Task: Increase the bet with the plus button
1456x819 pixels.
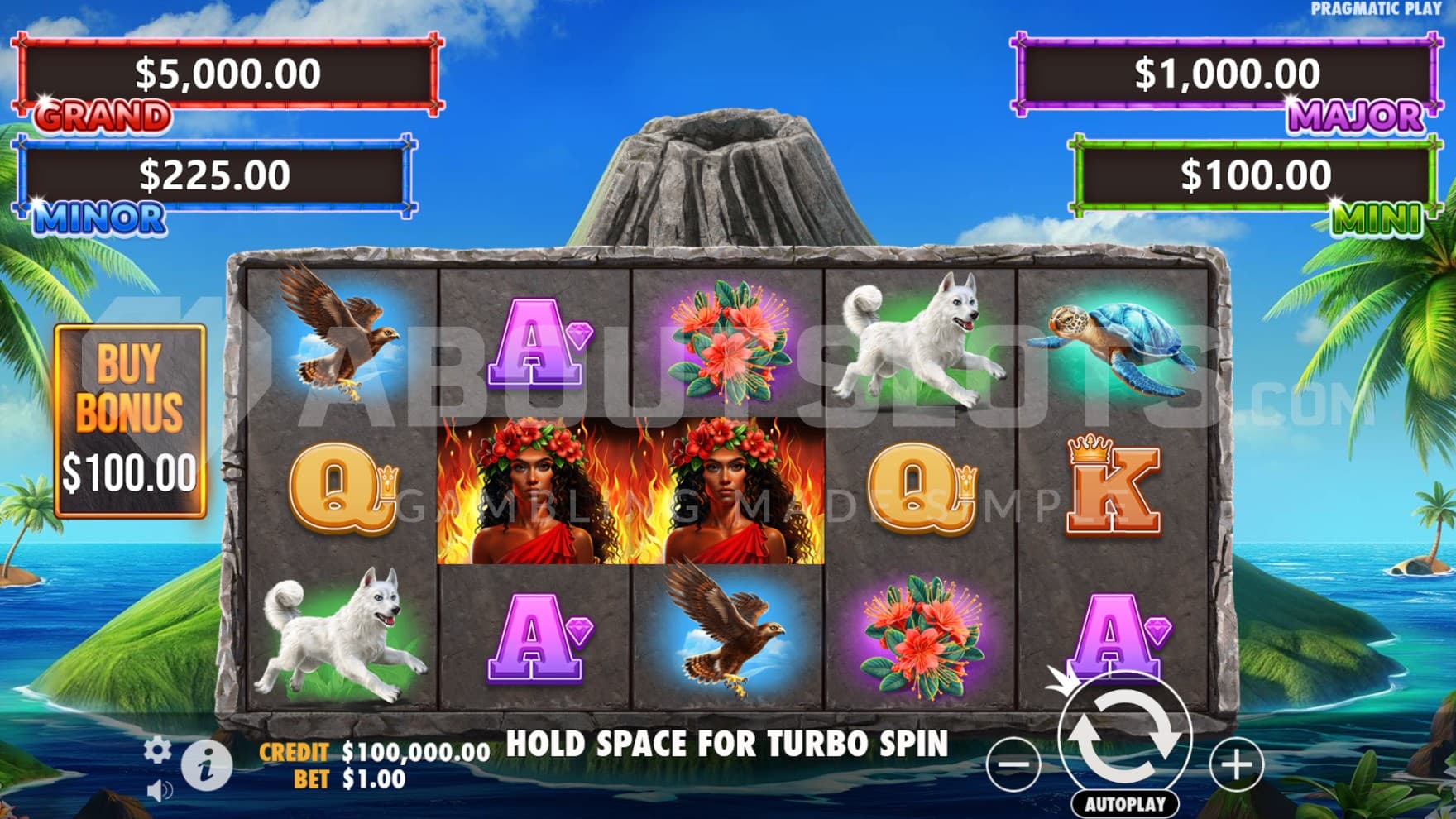Action: [1237, 764]
